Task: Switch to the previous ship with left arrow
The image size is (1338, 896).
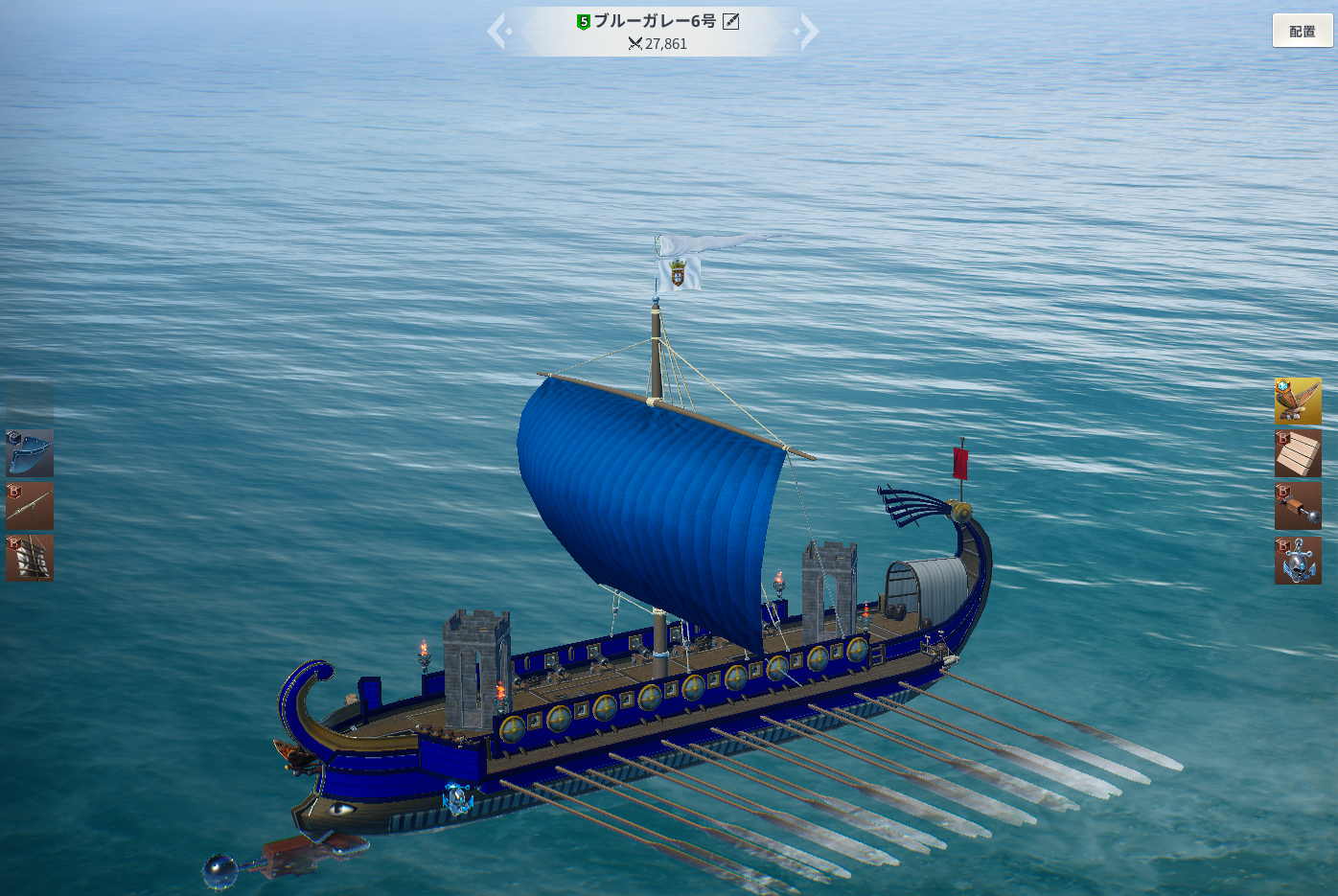Action: 496,32
